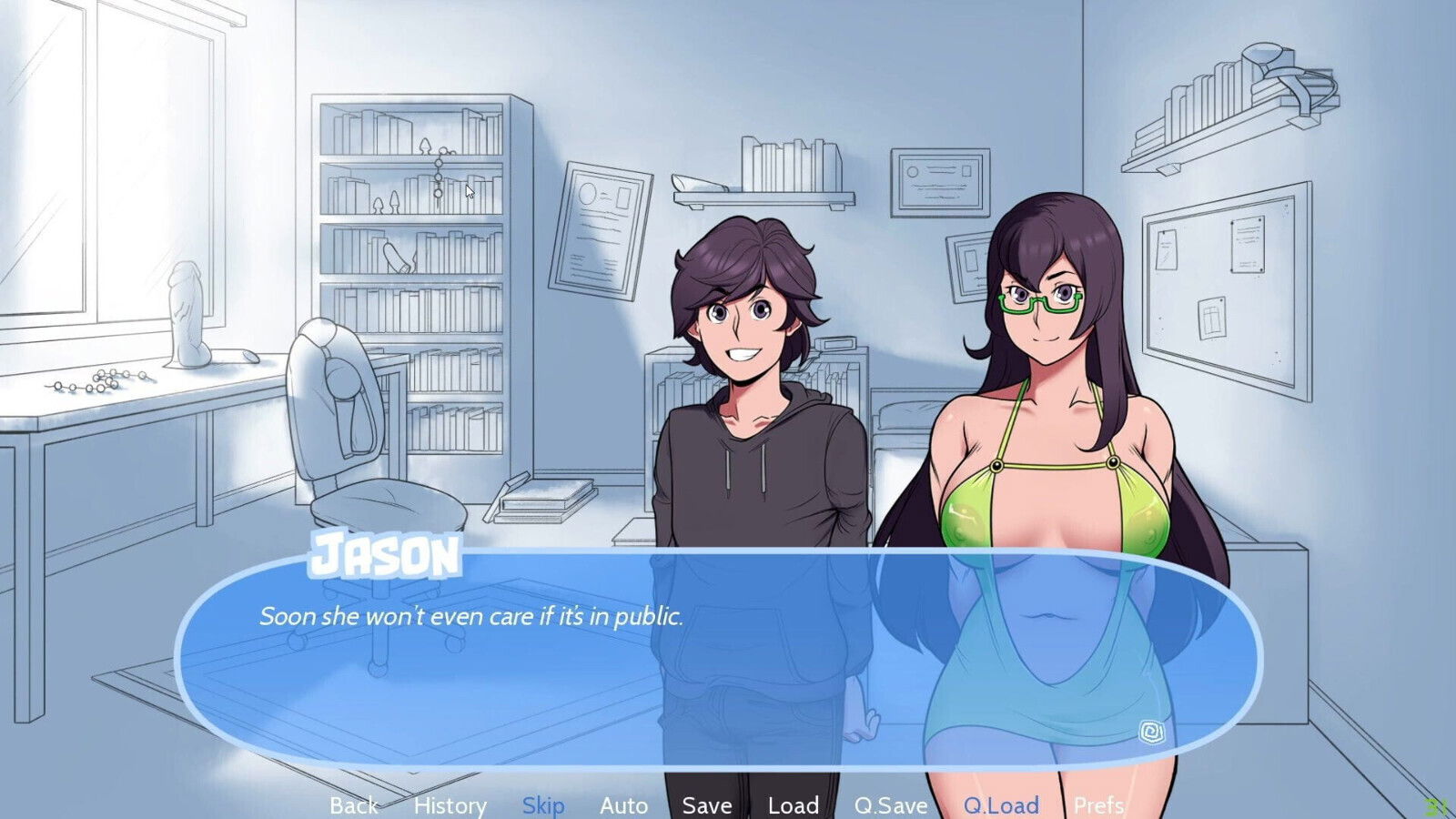
Task: Quick save with Q.Save
Action: (x=891, y=805)
